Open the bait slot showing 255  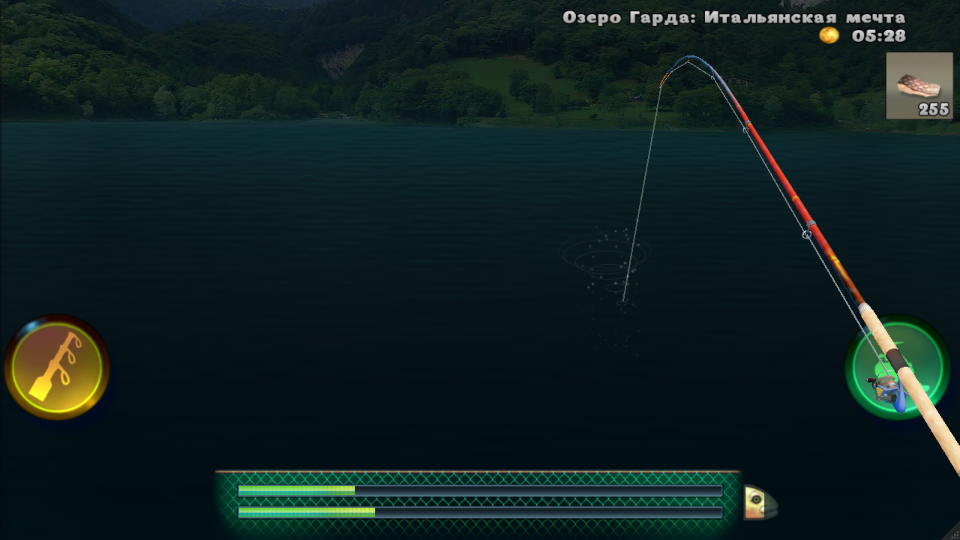[919, 86]
